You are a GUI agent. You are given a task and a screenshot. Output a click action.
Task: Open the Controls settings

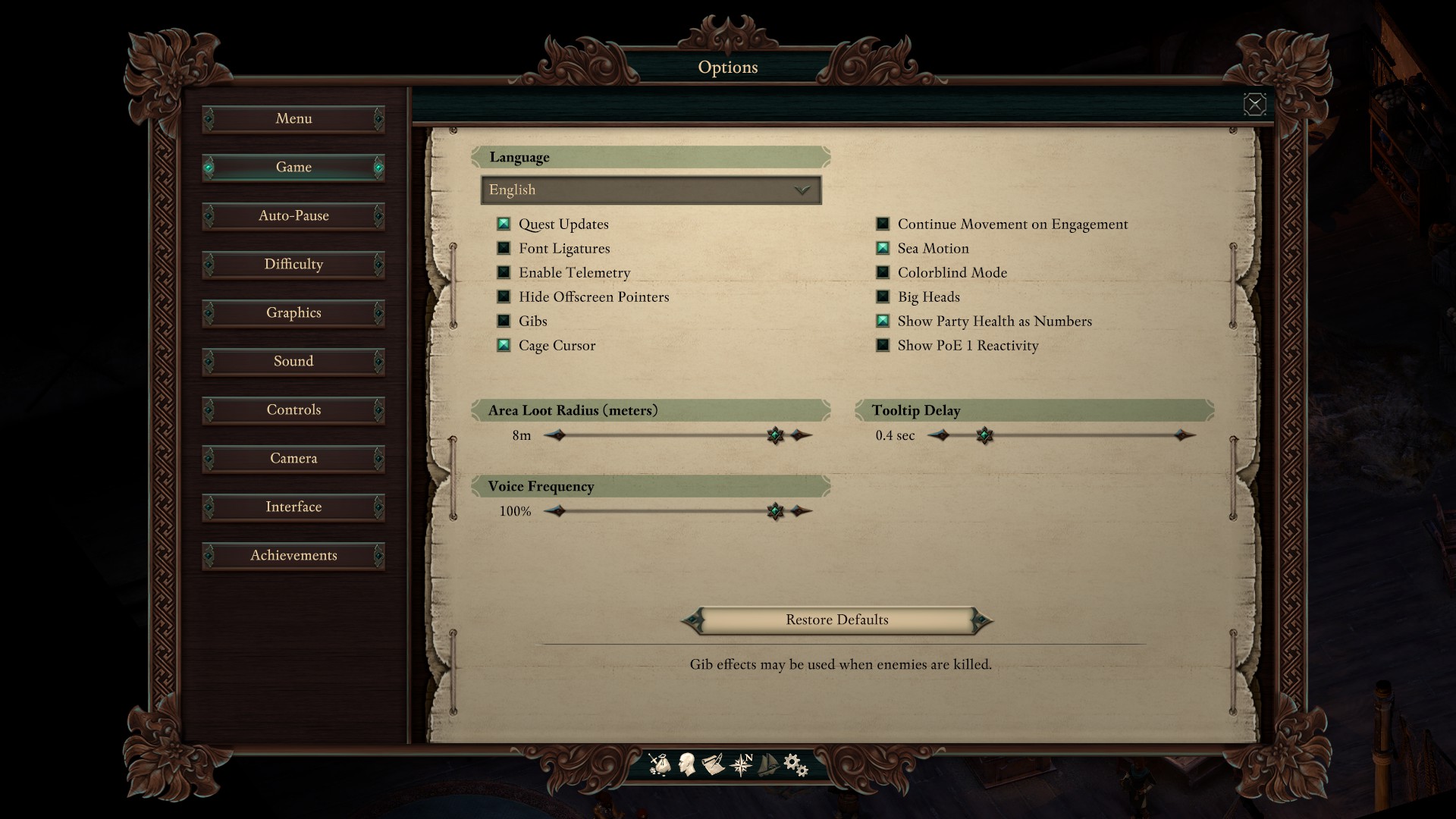293,410
